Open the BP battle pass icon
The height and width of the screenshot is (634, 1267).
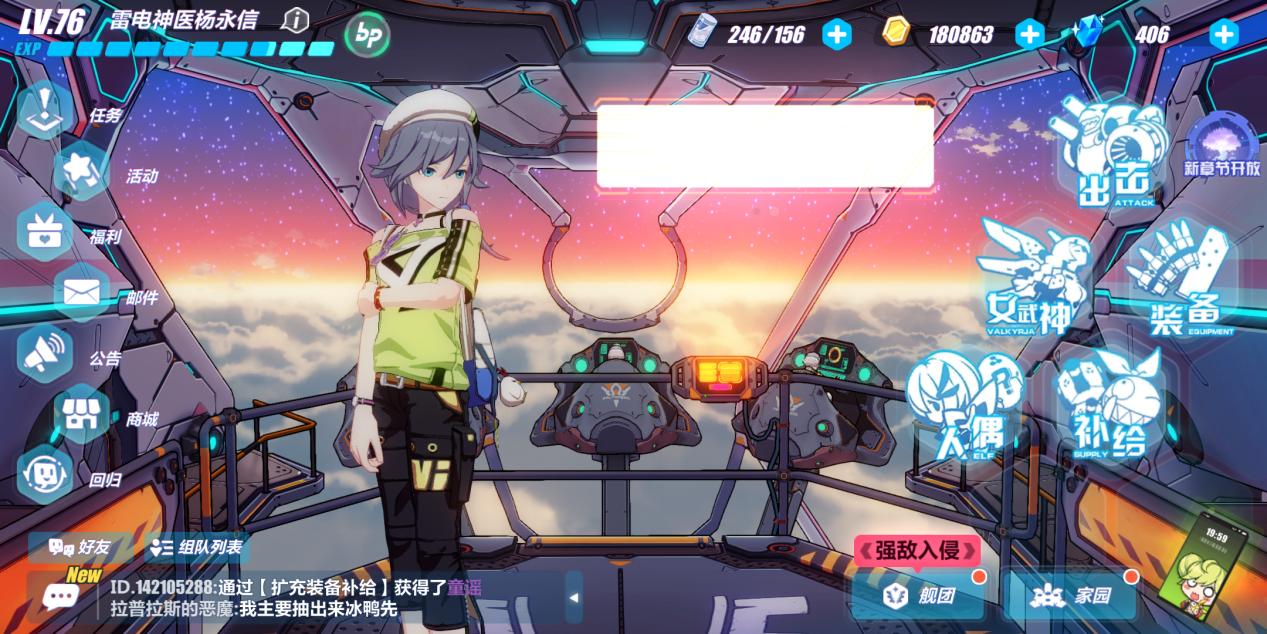tap(367, 35)
